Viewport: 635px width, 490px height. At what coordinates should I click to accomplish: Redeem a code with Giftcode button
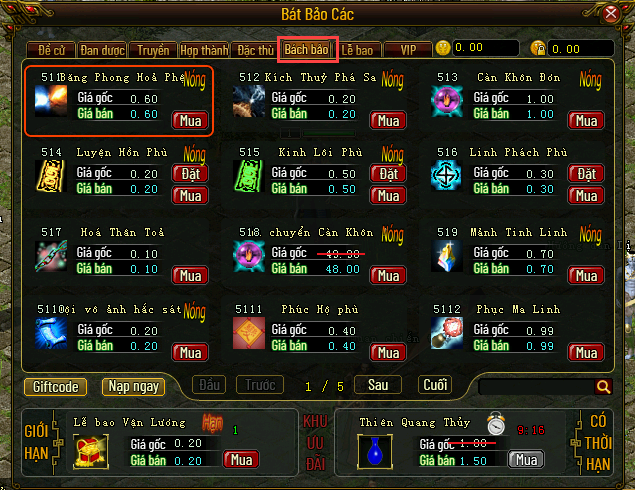click(56, 386)
